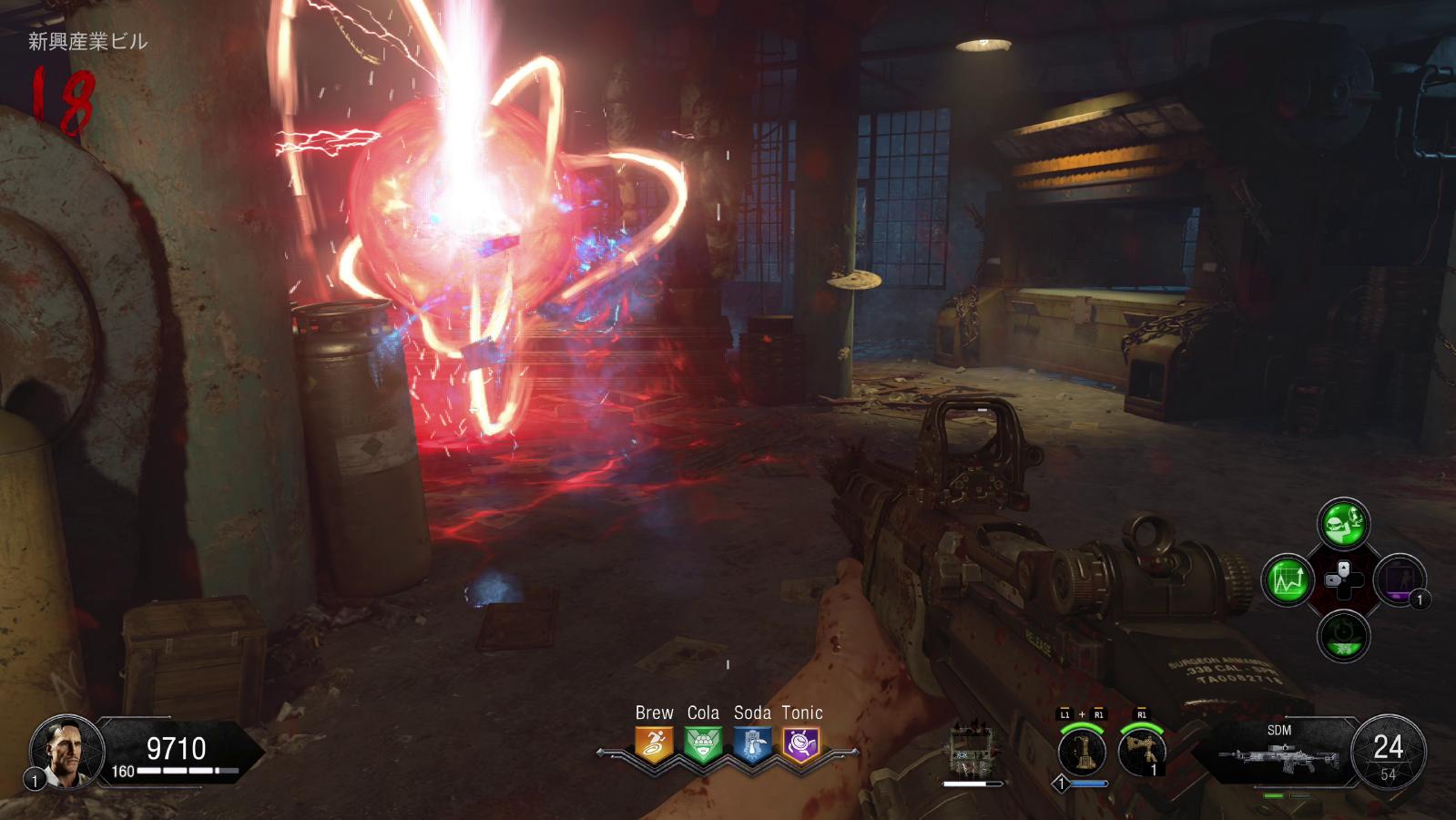Select the purple Tonic perk icon
This screenshot has width=1456, height=820.
[801, 744]
